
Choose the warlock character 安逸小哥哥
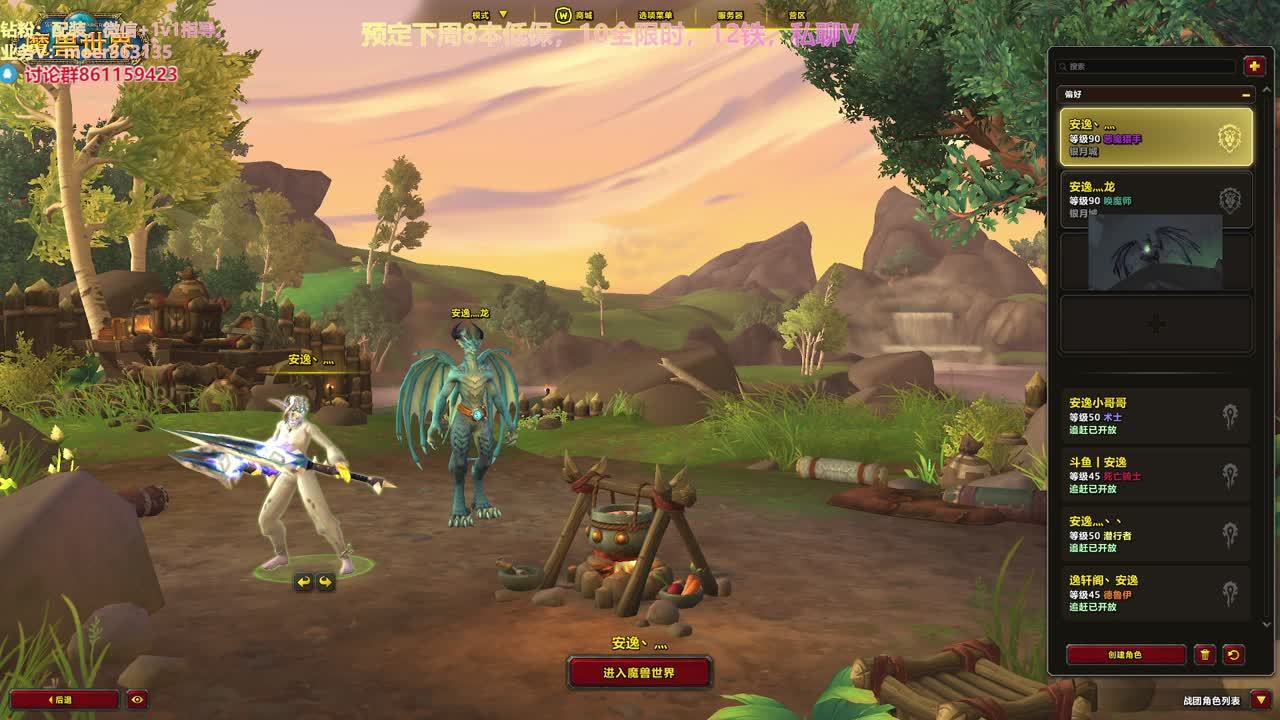[x=1155, y=416]
